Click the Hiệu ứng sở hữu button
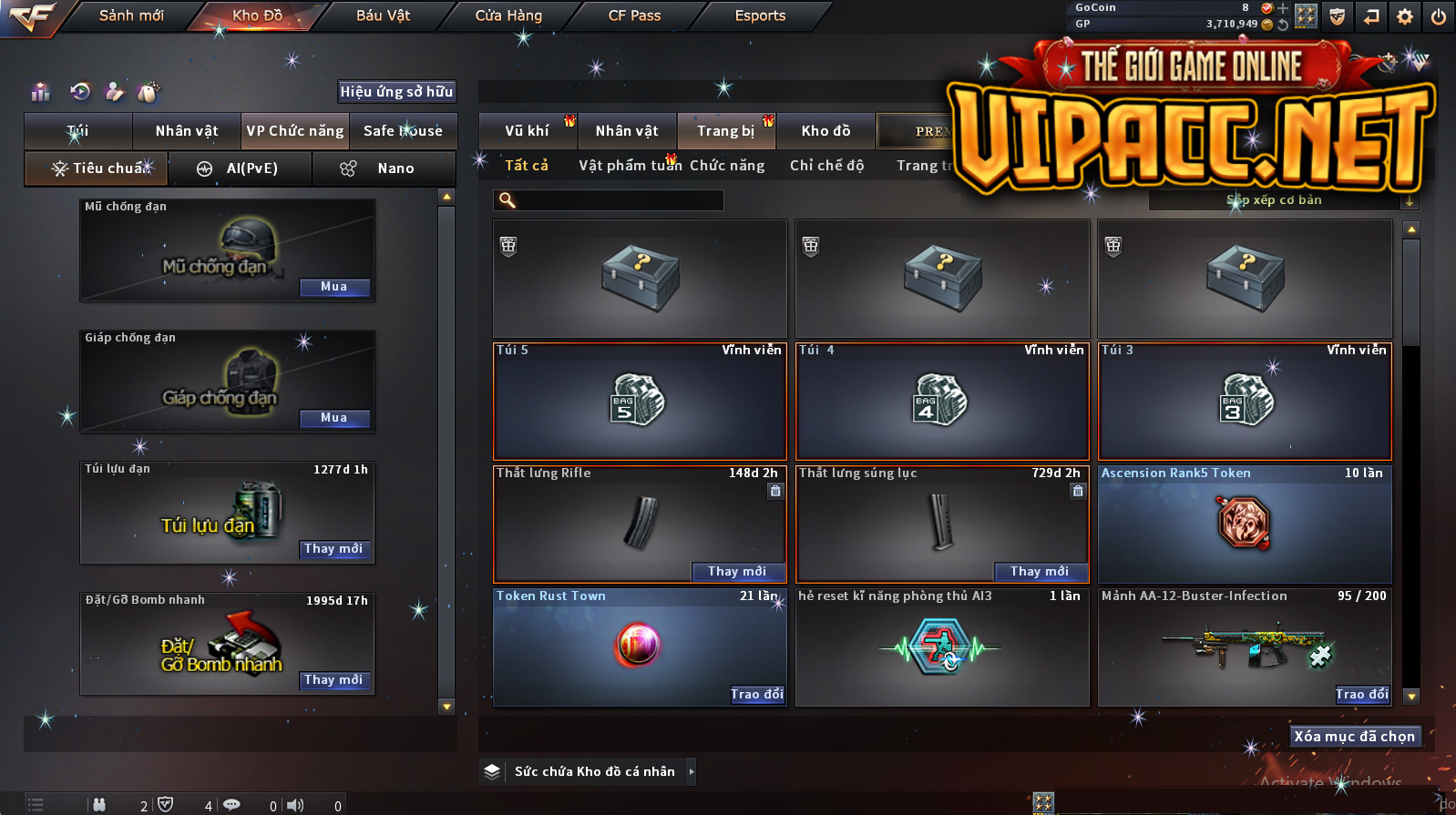 pos(396,91)
